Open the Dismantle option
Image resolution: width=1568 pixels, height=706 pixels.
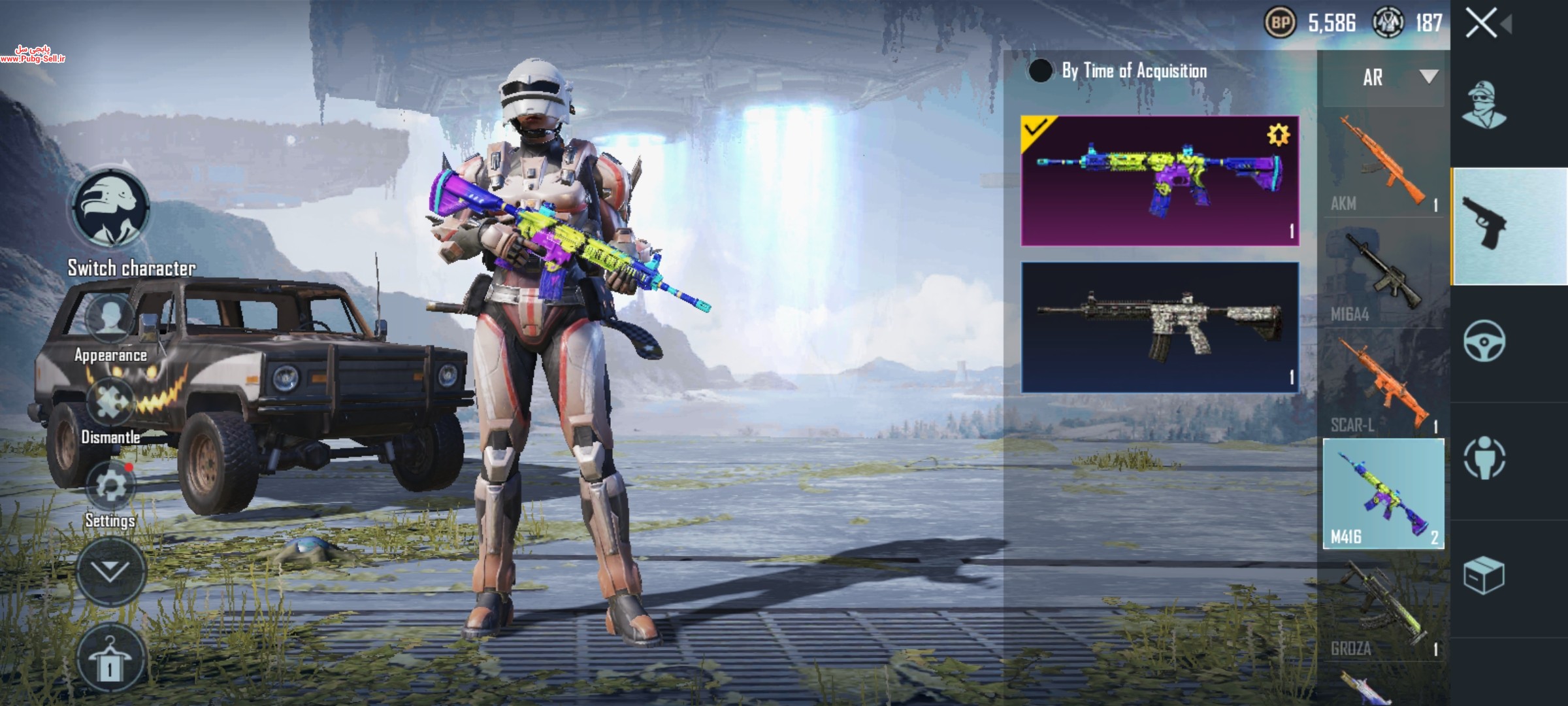tap(110, 404)
